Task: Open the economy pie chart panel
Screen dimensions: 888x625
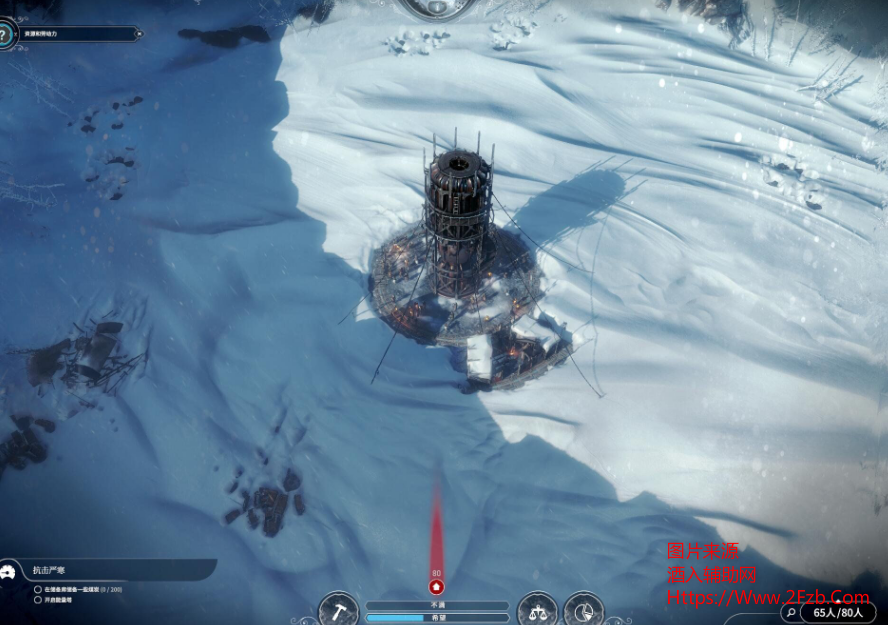Action: click(x=583, y=610)
